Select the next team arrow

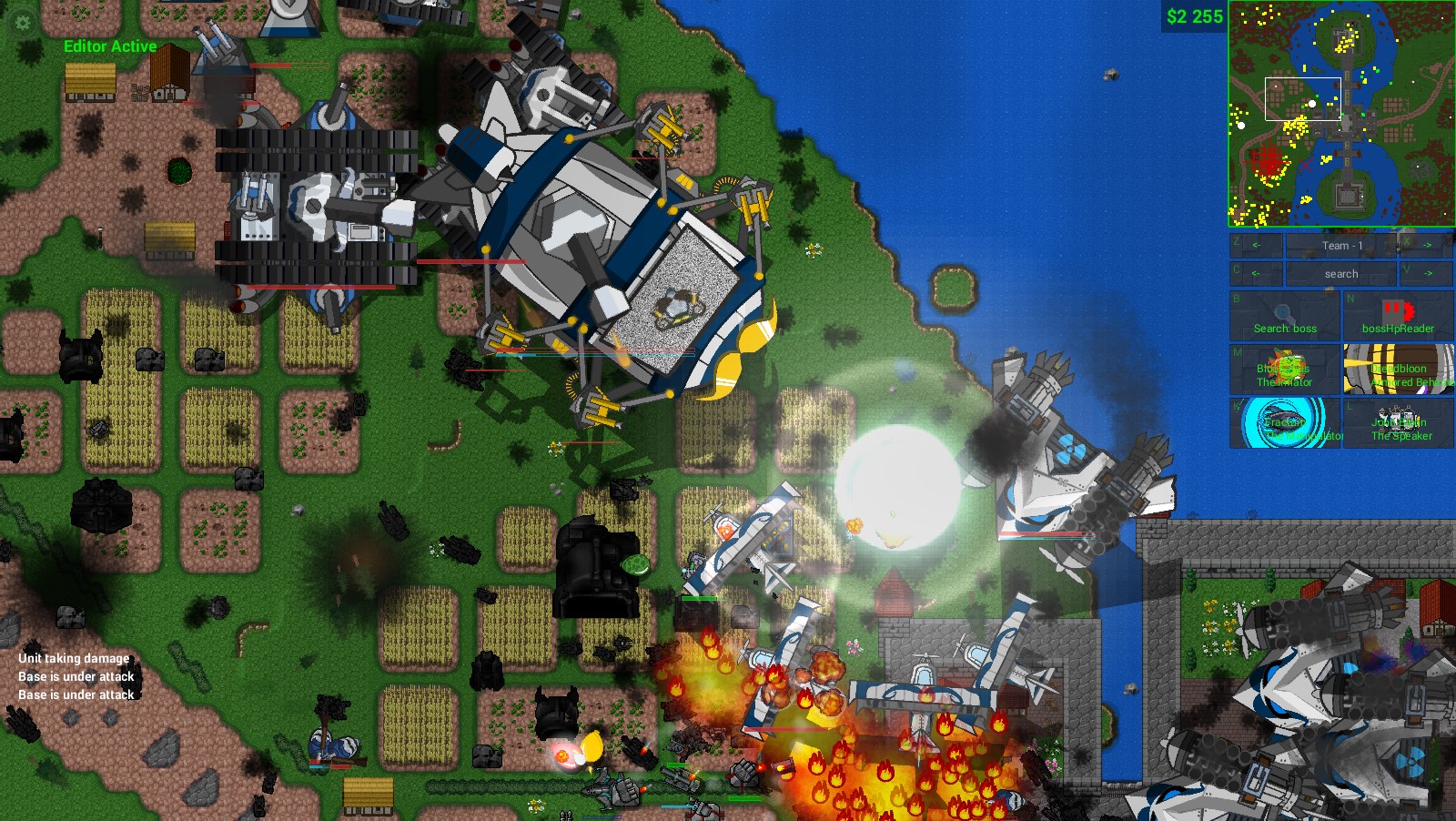click(x=1426, y=246)
